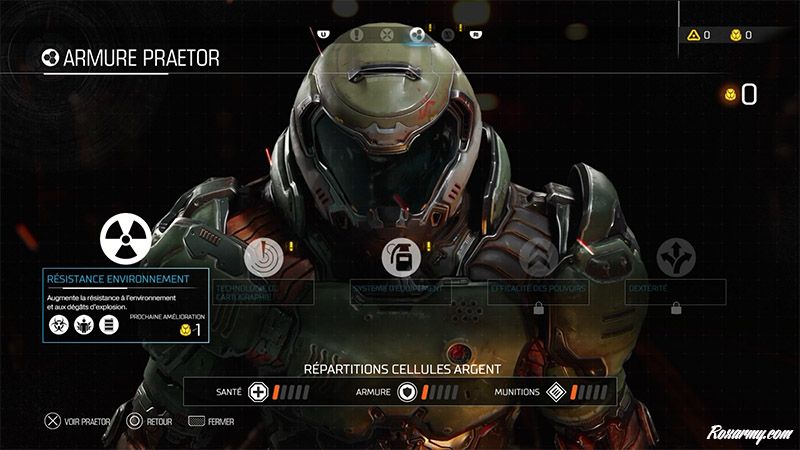Viewport: 800px width, 450px height.
Task: Select the Système d'Équipement upgrade icon
Action: (399, 258)
